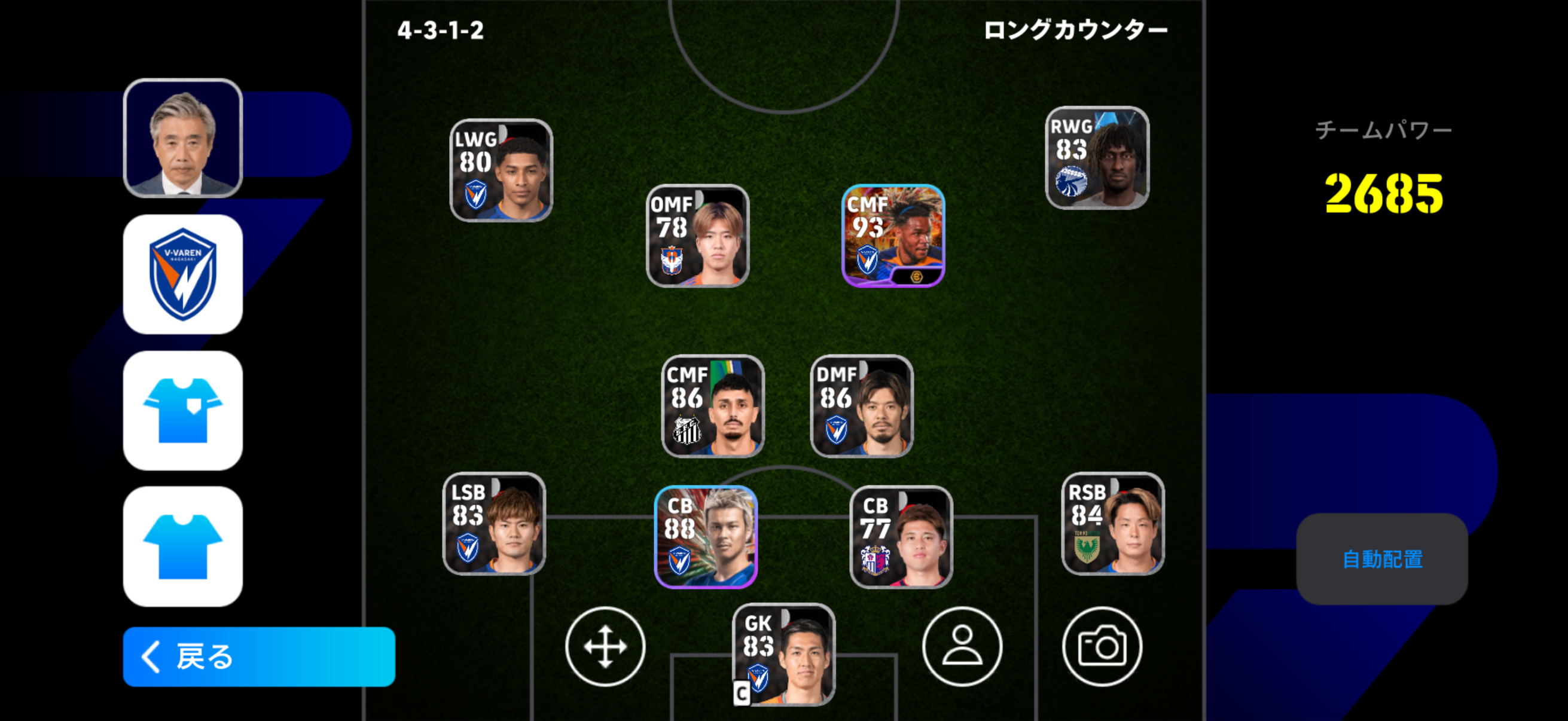Viewport: 1568px width, 721px height.
Task: Select the RSB 84 player card
Action: coord(1113,523)
